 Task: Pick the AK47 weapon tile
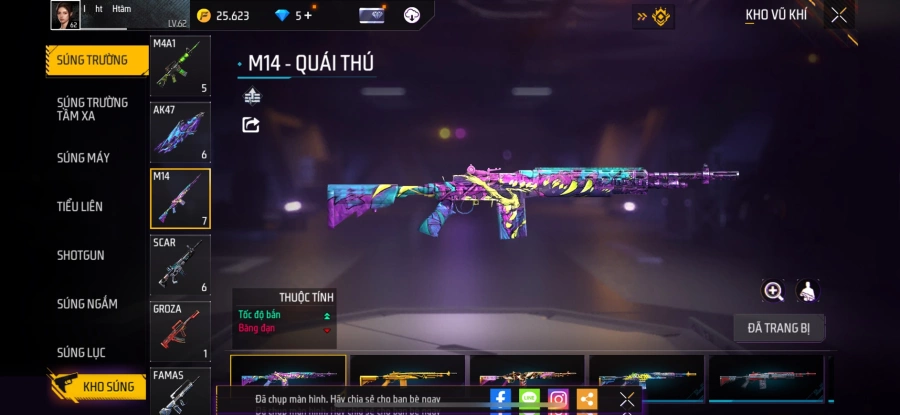pyautogui.click(x=180, y=132)
